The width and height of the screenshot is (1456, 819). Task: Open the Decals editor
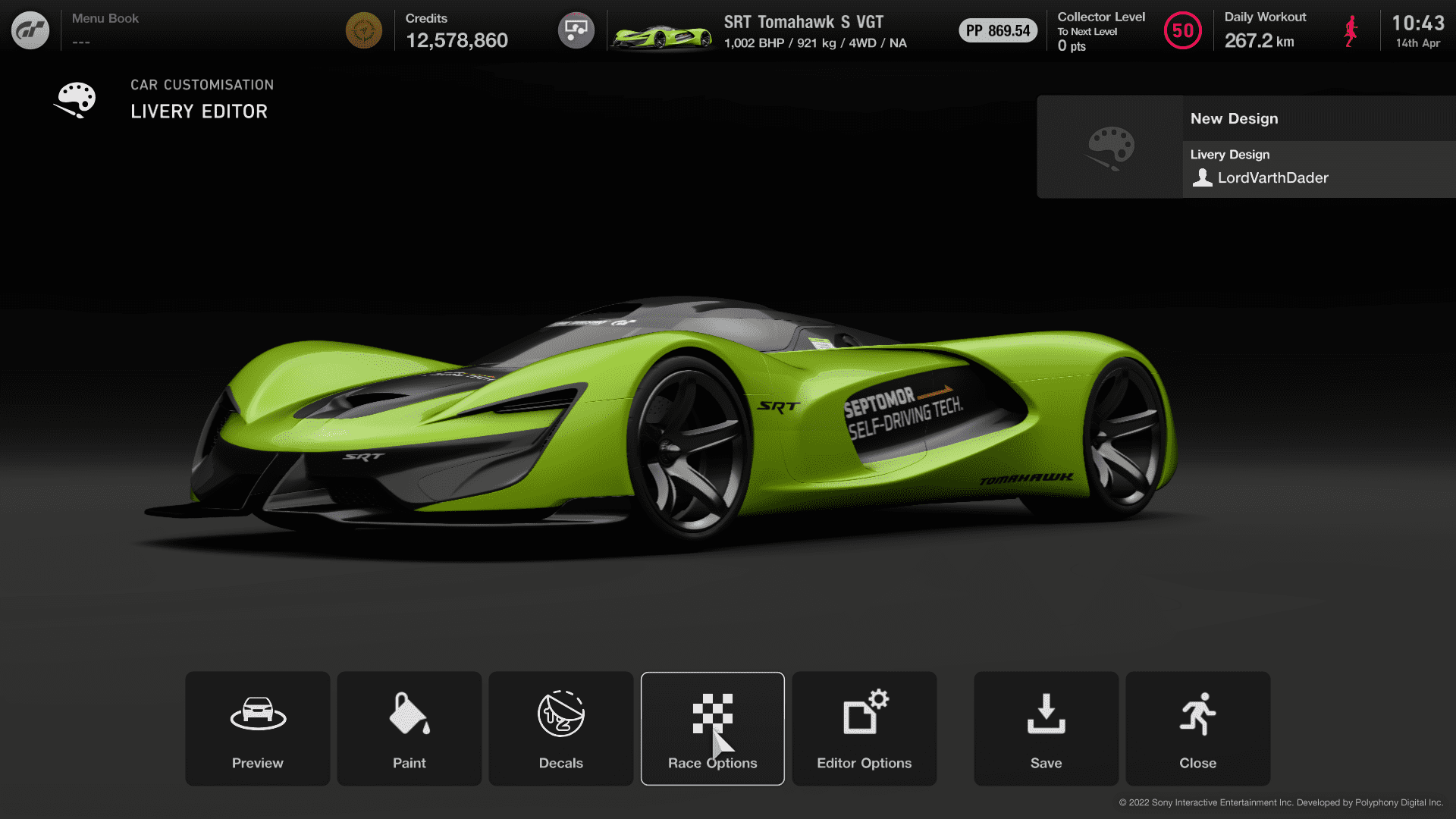(560, 728)
